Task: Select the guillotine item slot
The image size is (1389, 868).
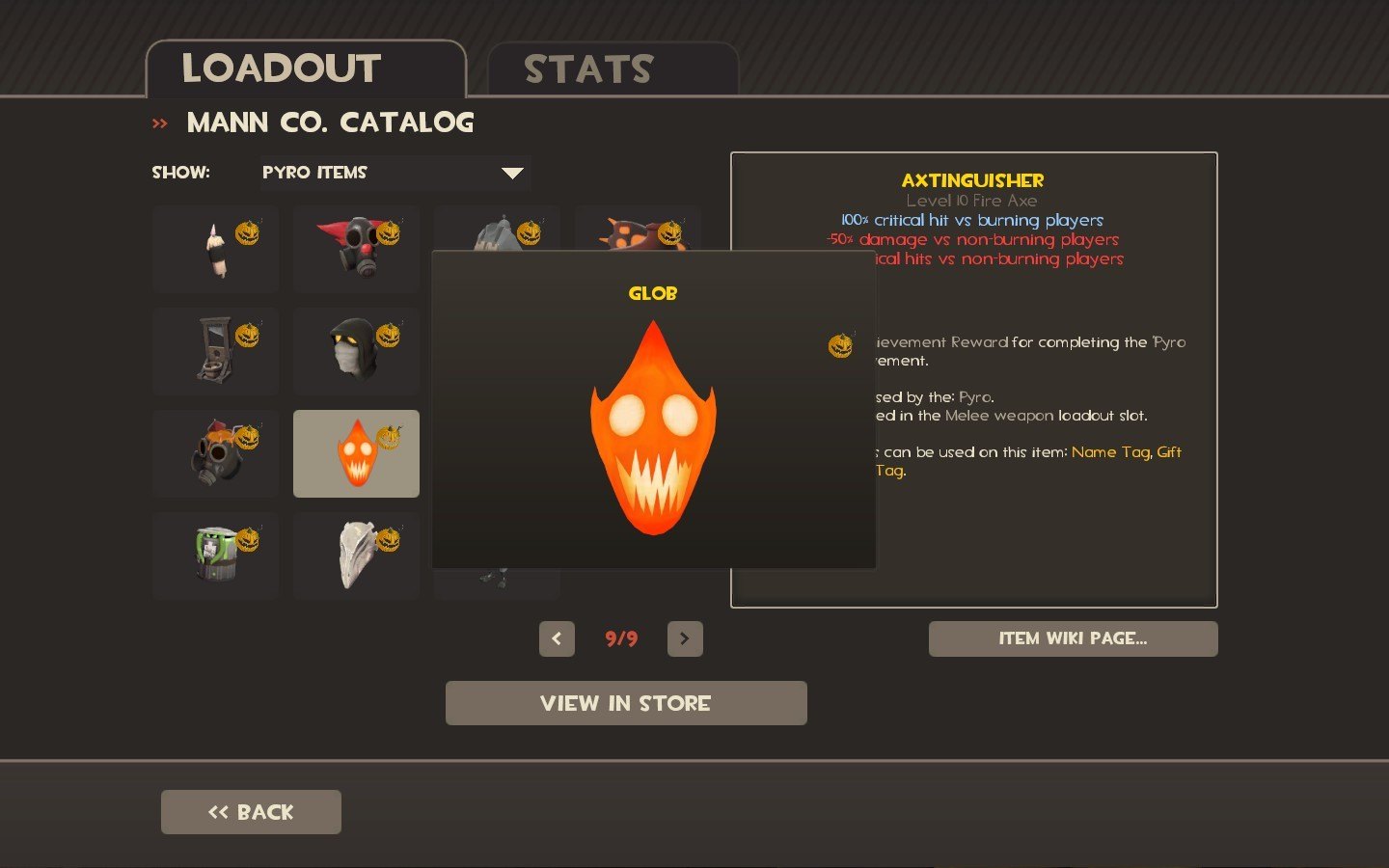Action: [215, 351]
